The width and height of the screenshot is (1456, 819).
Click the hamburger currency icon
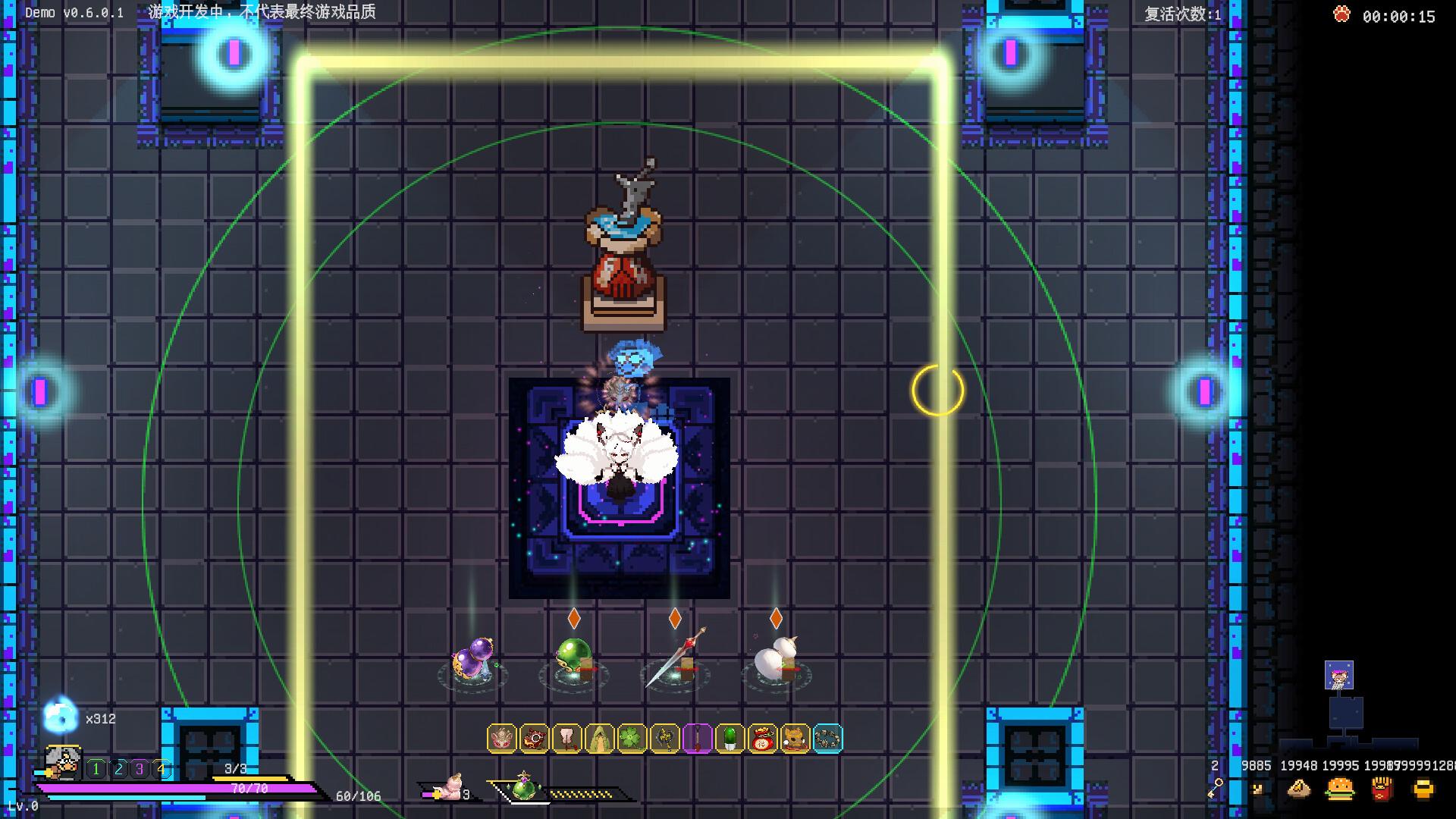[1340, 789]
